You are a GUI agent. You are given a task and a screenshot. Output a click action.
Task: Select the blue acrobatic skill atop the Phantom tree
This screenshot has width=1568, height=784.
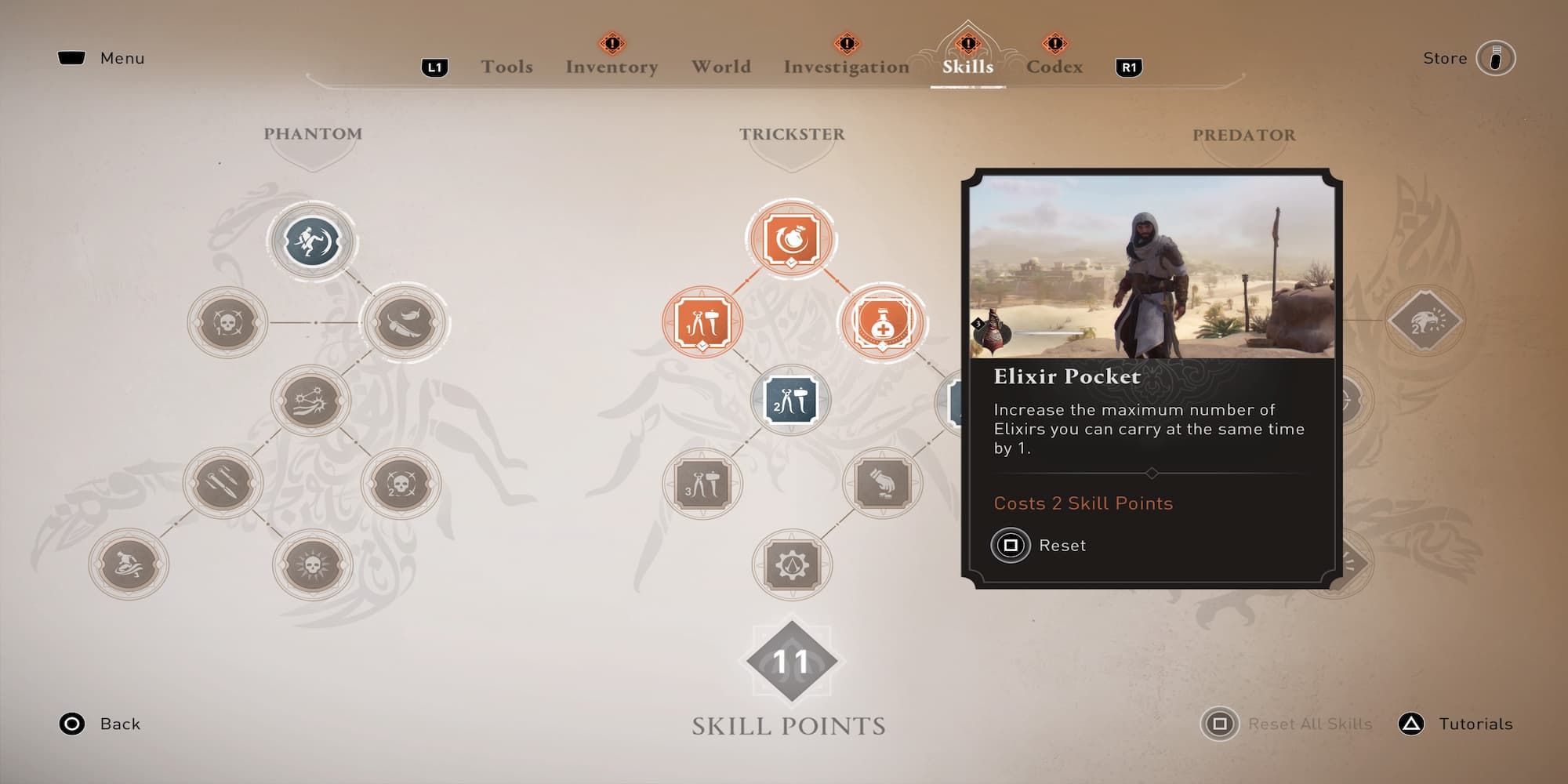coord(311,241)
